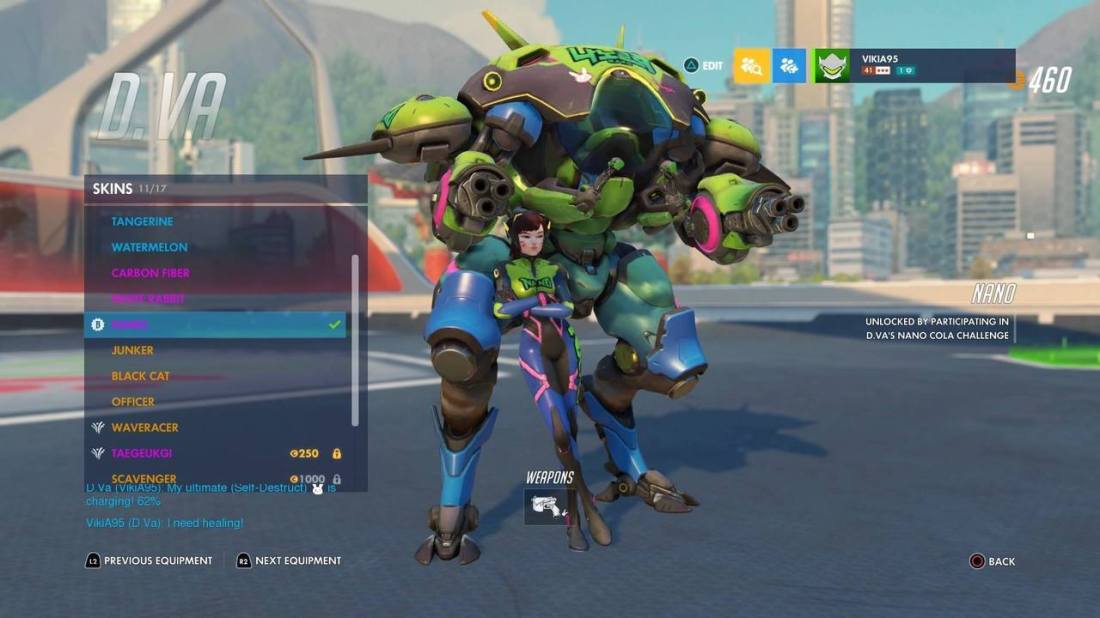
Task: Open VIKIA95 player profile card
Action: tap(915, 66)
